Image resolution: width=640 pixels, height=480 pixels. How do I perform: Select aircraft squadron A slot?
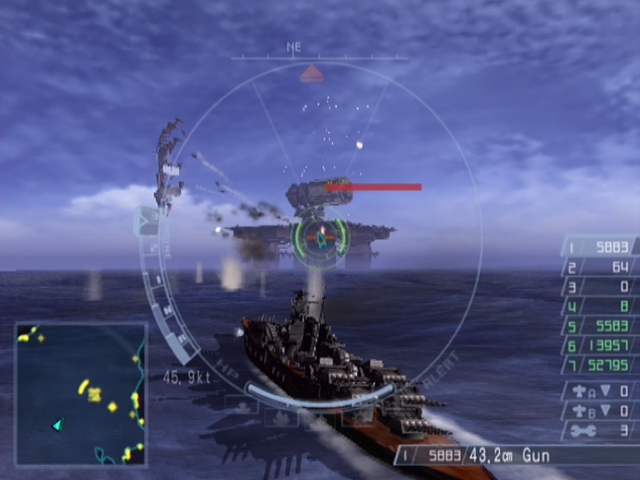pyautogui.click(x=600, y=391)
